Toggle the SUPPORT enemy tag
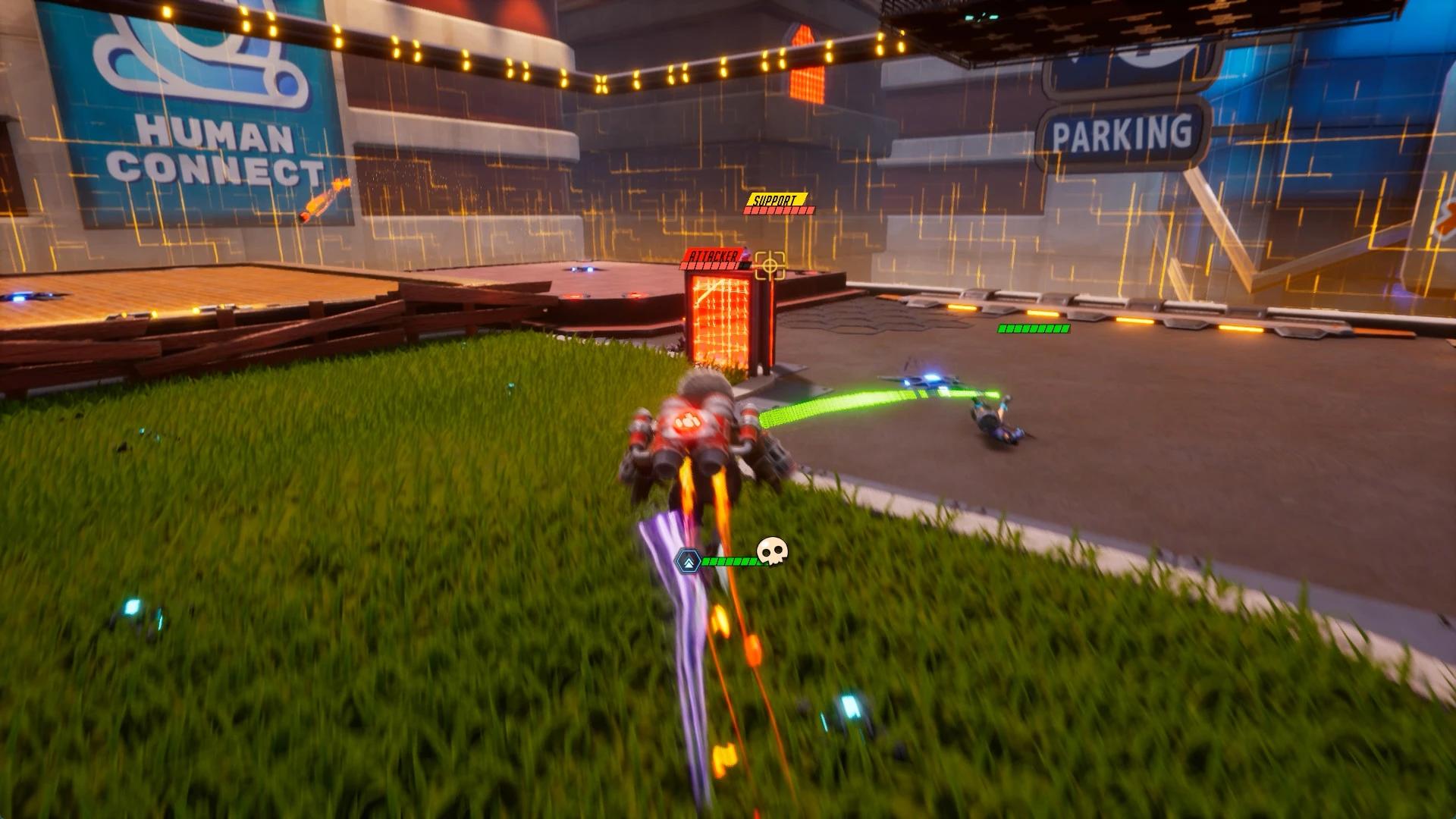Screen dimensions: 1456x819 (774, 199)
